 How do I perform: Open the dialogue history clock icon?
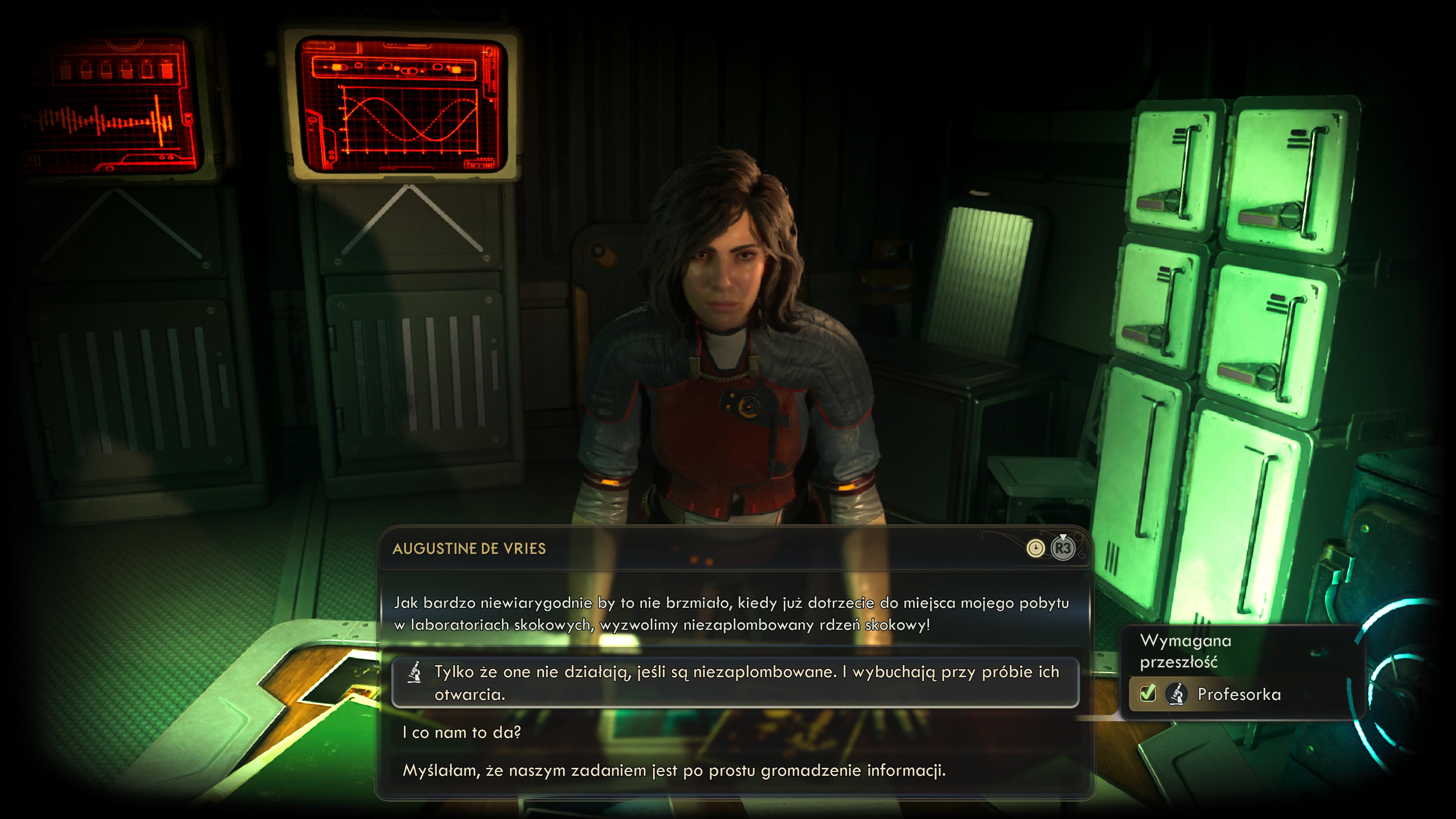click(1035, 548)
